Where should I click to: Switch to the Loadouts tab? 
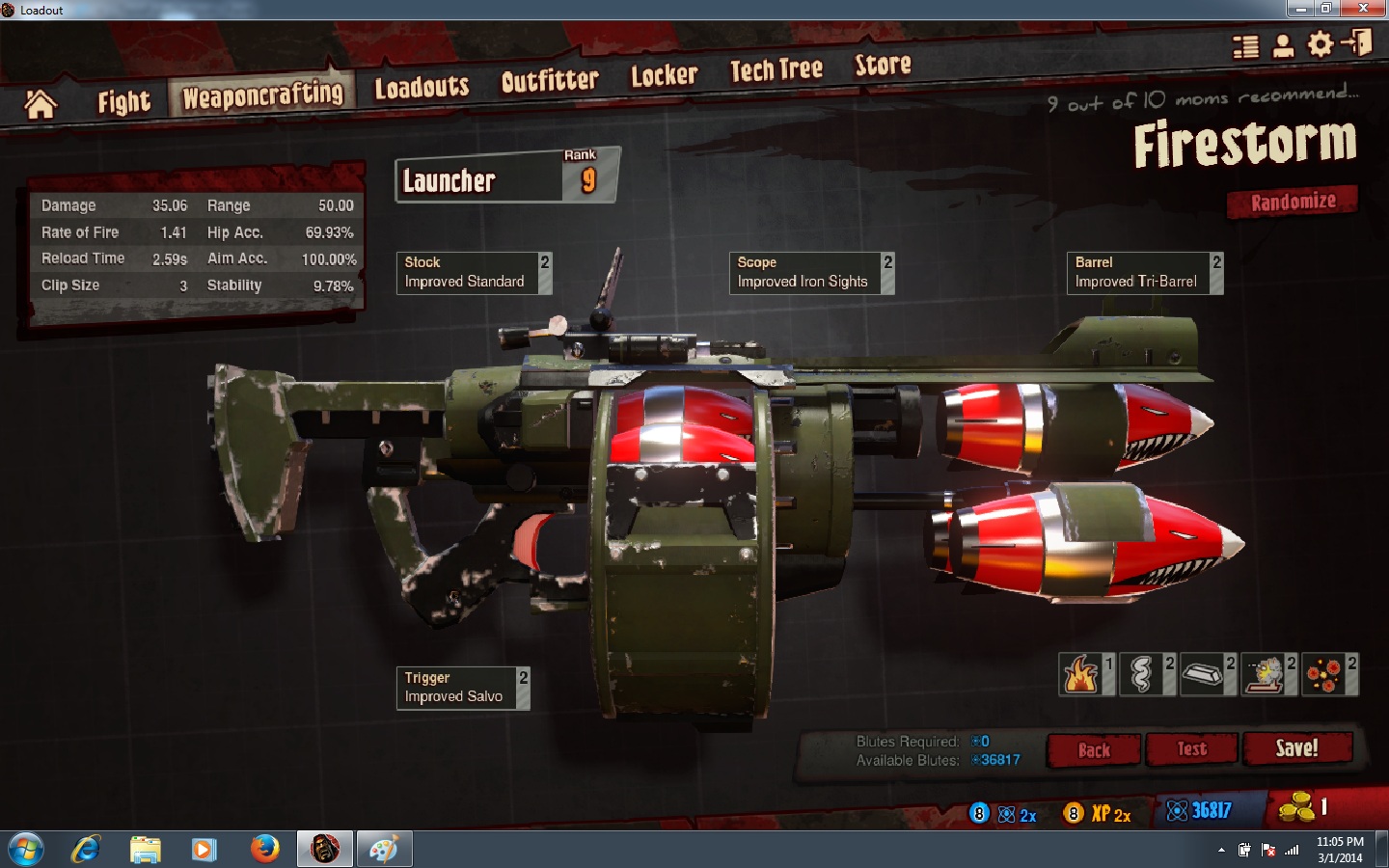[x=422, y=88]
